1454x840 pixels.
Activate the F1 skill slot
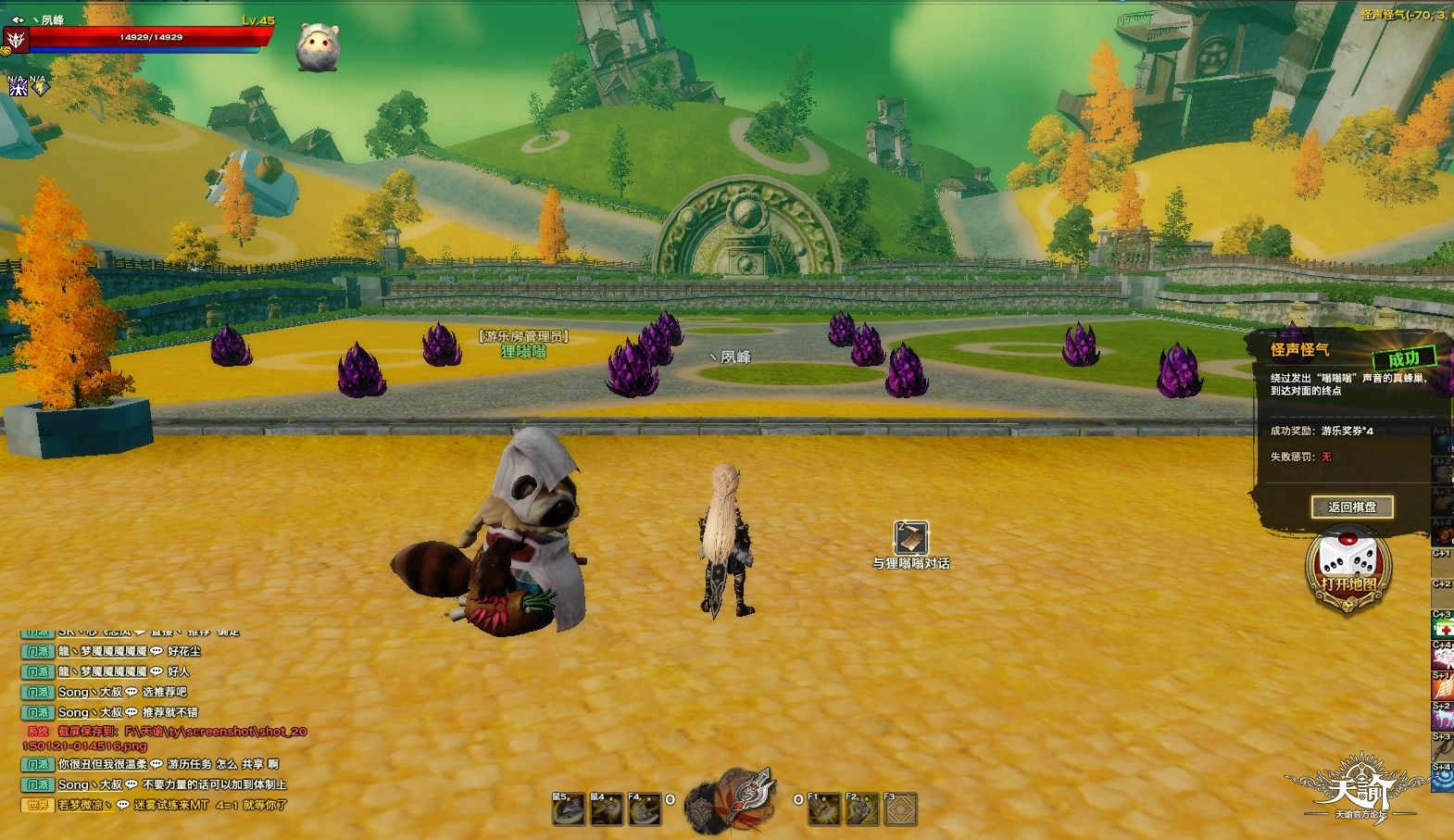click(x=823, y=809)
